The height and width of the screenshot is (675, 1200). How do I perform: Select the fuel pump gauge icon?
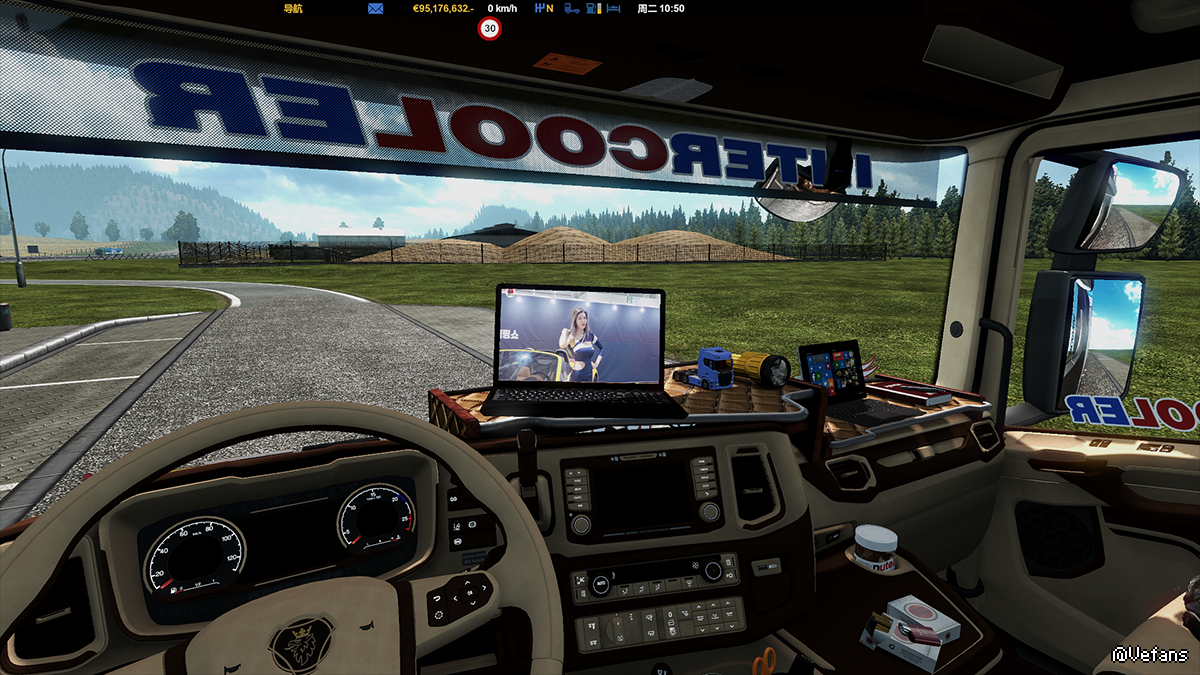[594, 8]
